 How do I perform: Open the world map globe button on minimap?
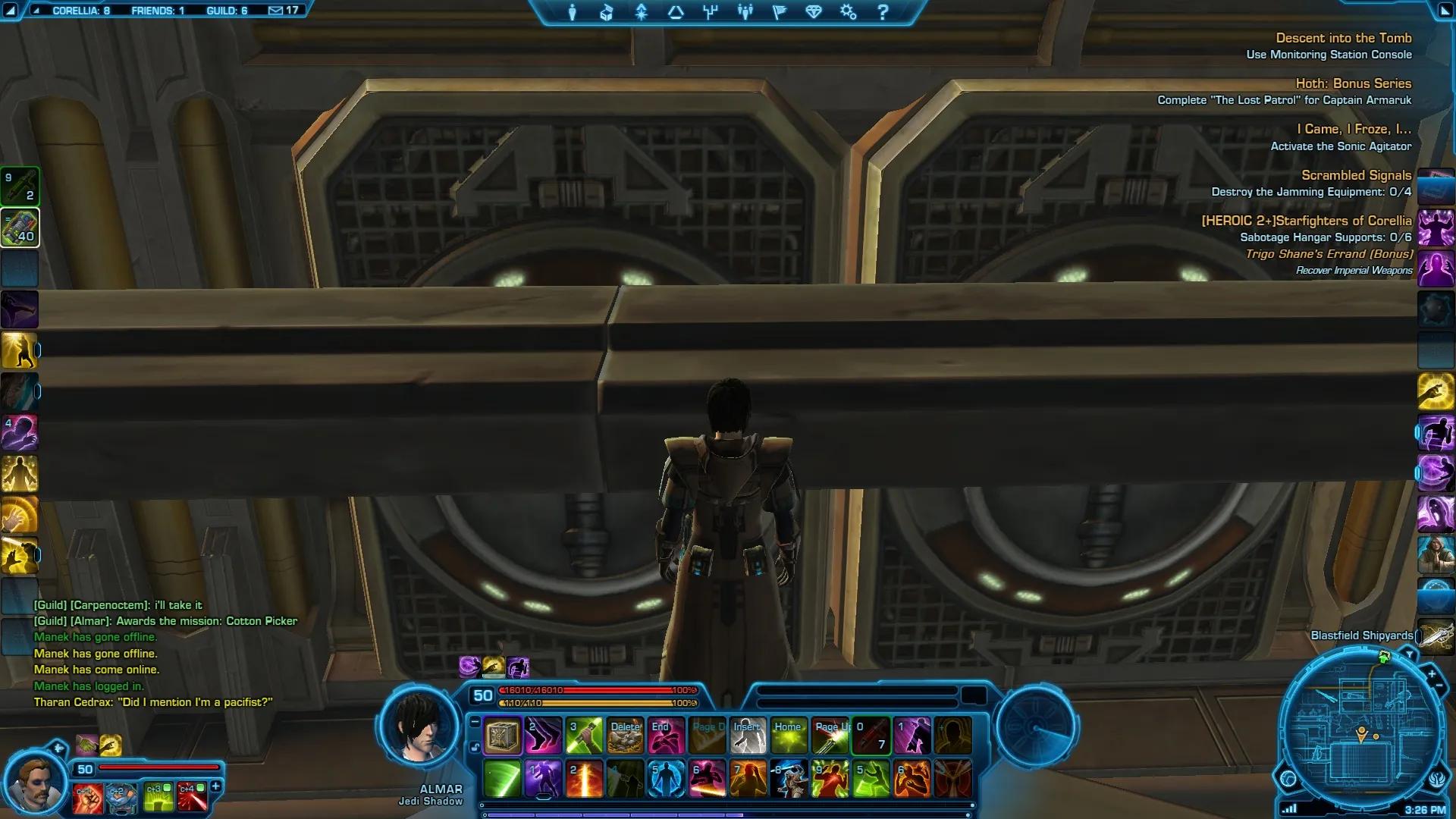coord(1288,778)
